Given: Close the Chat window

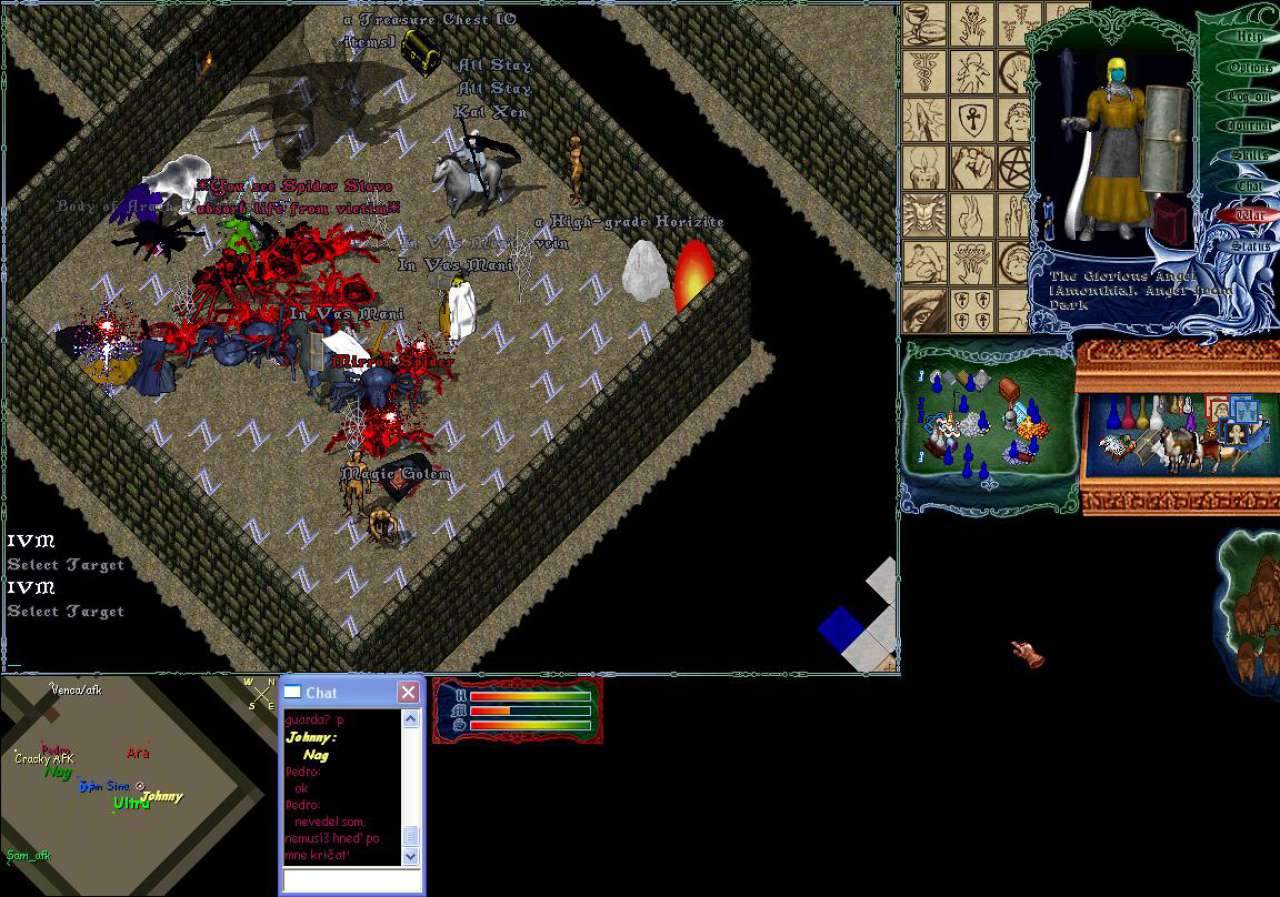Looking at the screenshot, I should (x=408, y=692).
